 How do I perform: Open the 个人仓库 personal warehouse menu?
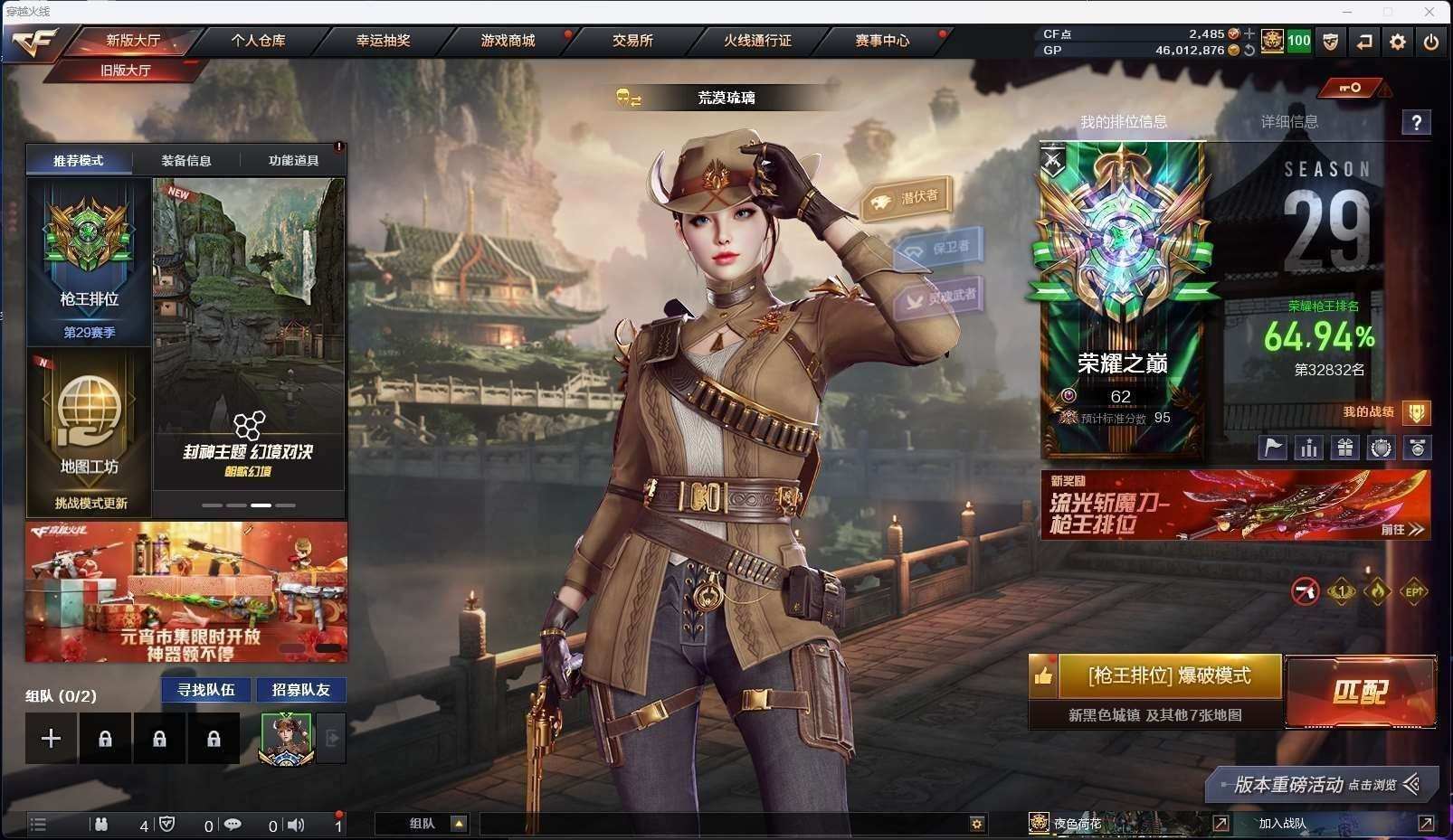pos(258,41)
